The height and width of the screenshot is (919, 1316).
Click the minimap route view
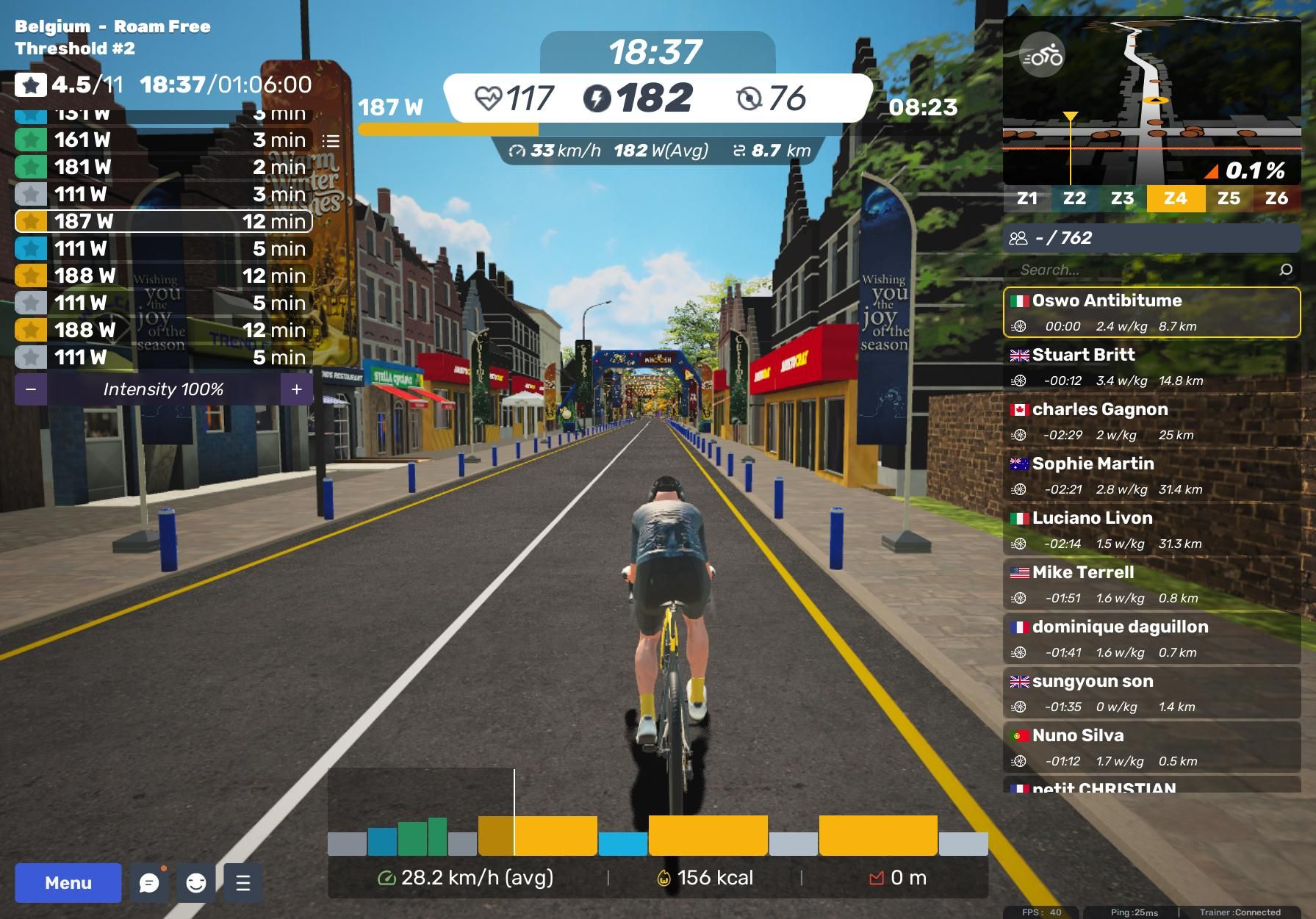1176,110
